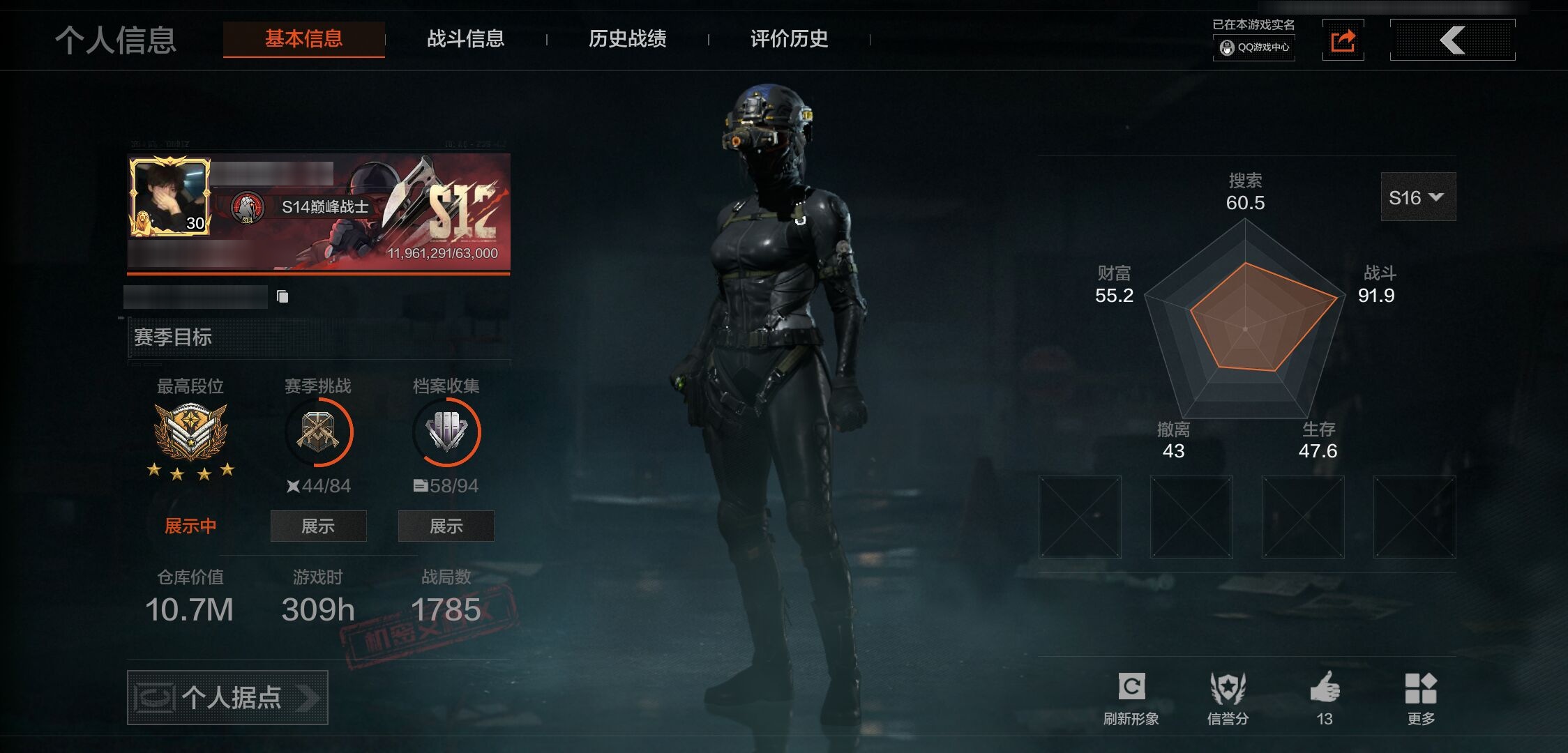The width and height of the screenshot is (1568, 753).
Task: Open the 个人据点 page
Action: coord(227,697)
